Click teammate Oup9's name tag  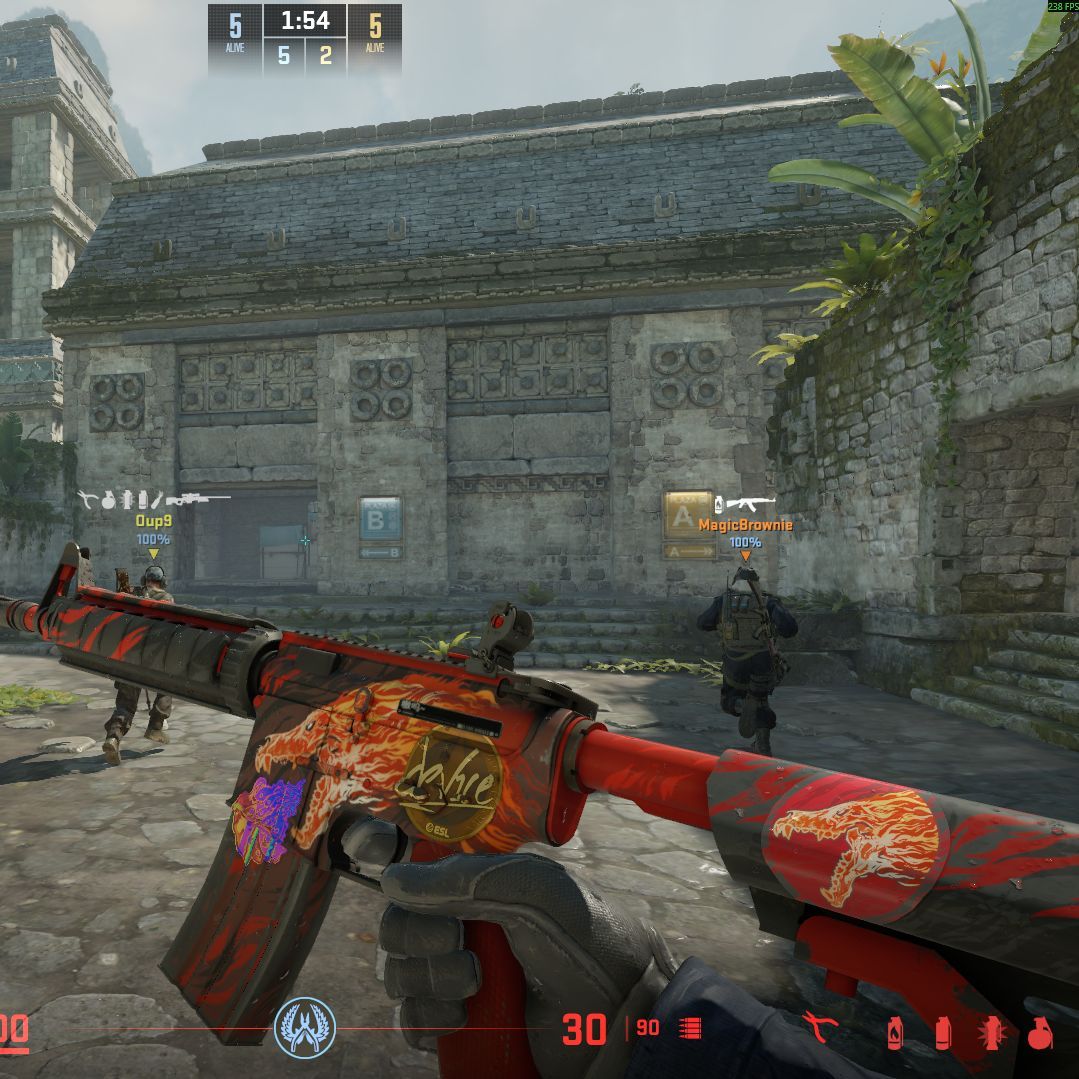pos(153,521)
